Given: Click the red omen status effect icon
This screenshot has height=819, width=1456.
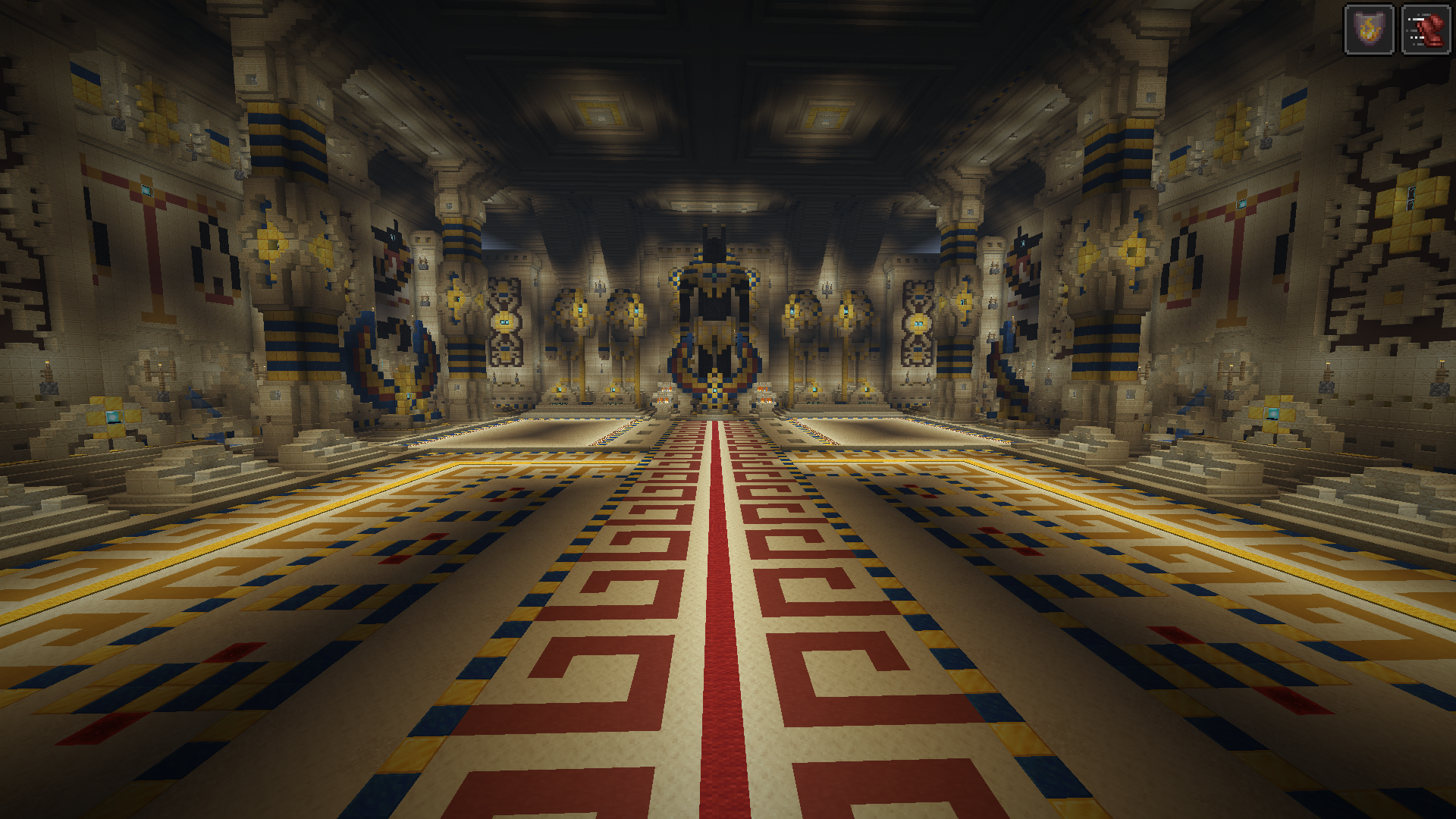Looking at the screenshot, I should (x=1428, y=30).
